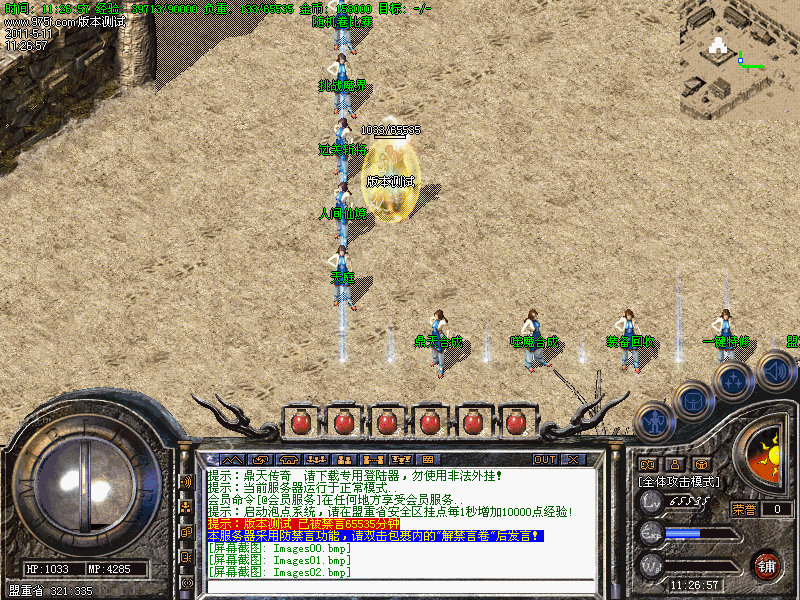Click the sun day-night indicator dial
The height and width of the screenshot is (600, 800).
coord(769,455)
